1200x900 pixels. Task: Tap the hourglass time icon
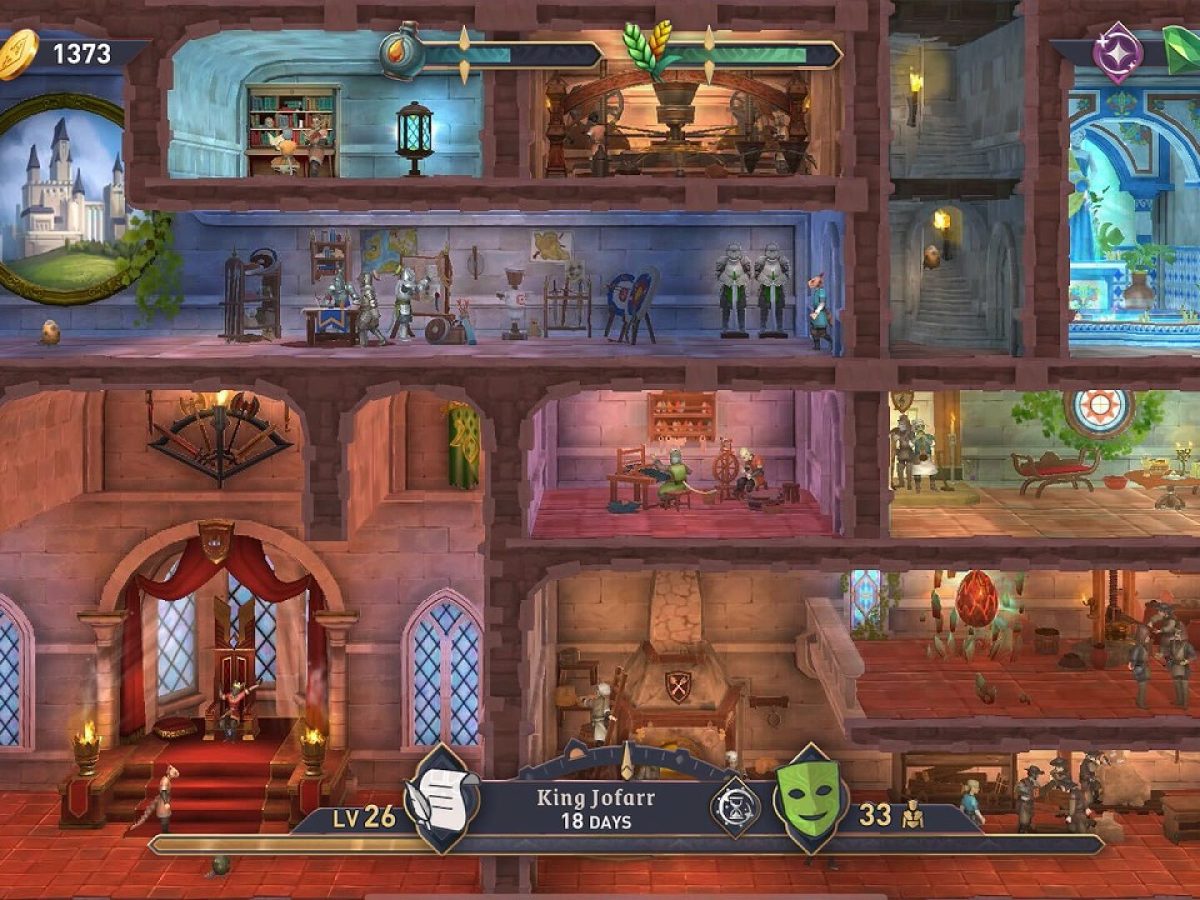tap(736, 808)
